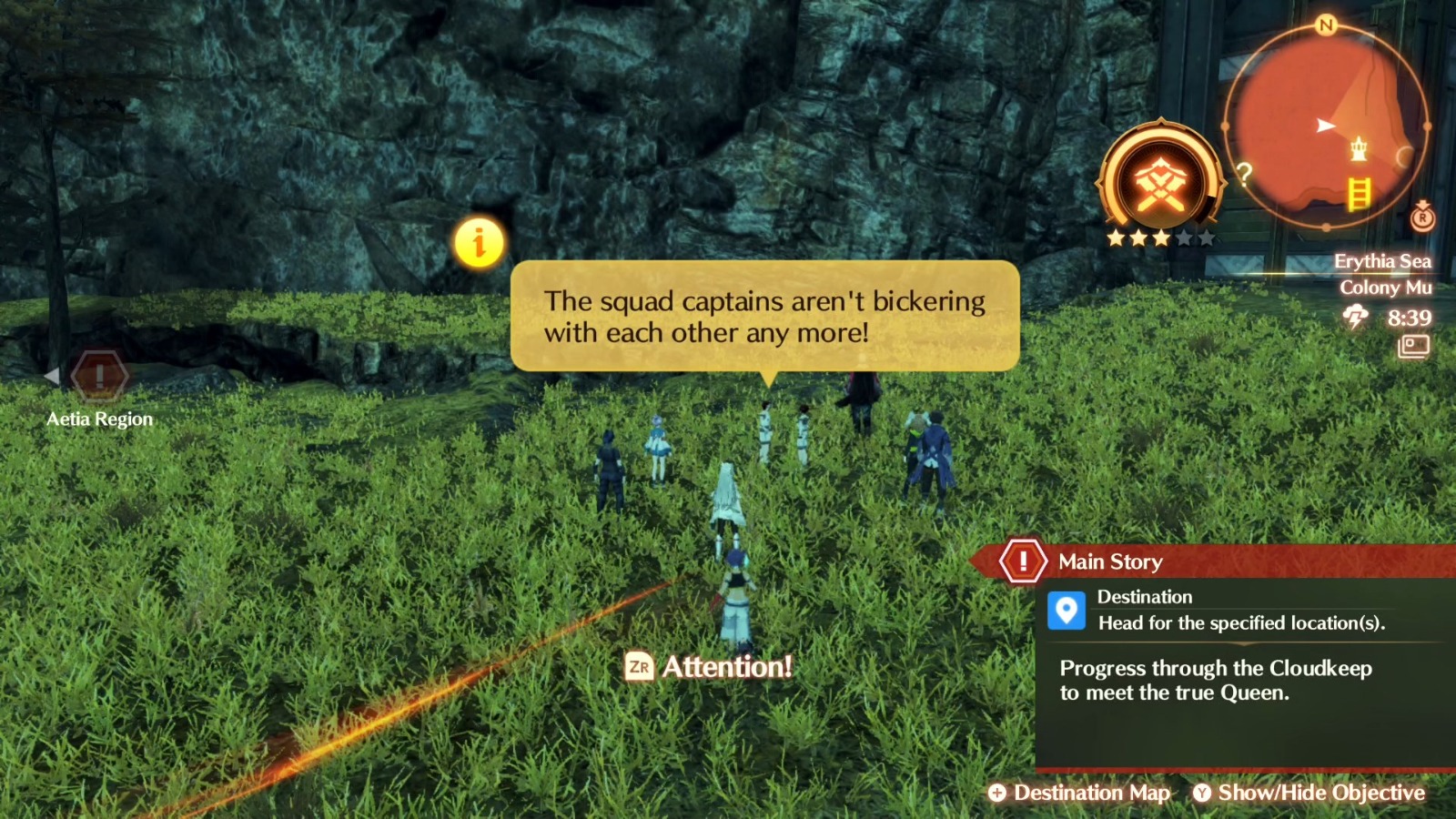Click the red Main Story alert hexagon
Image resolution: width=1456 pixels, height=819 pixels.
tap(1022, 561)
